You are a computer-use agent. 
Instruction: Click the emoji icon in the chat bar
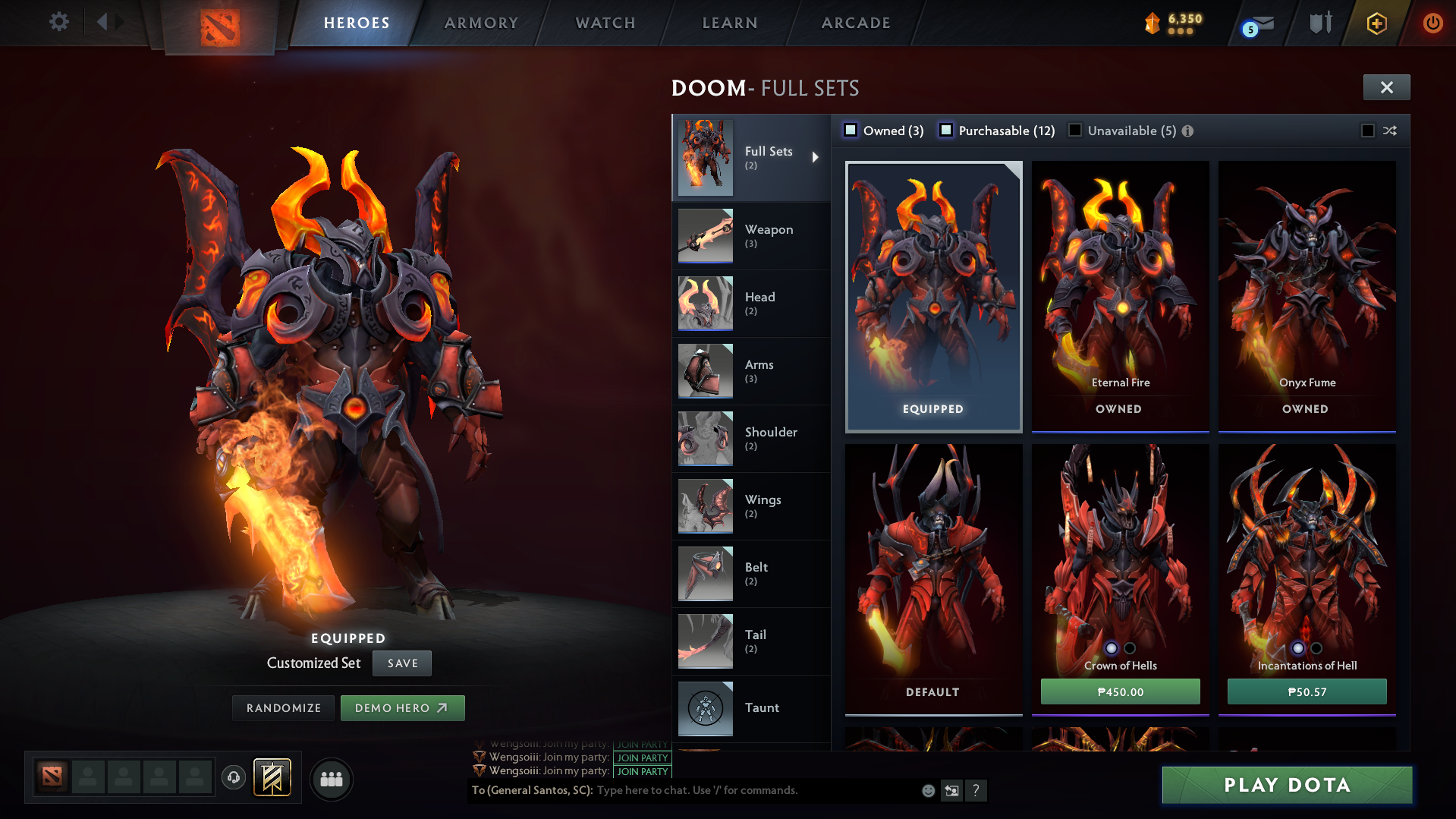(927, 790)
